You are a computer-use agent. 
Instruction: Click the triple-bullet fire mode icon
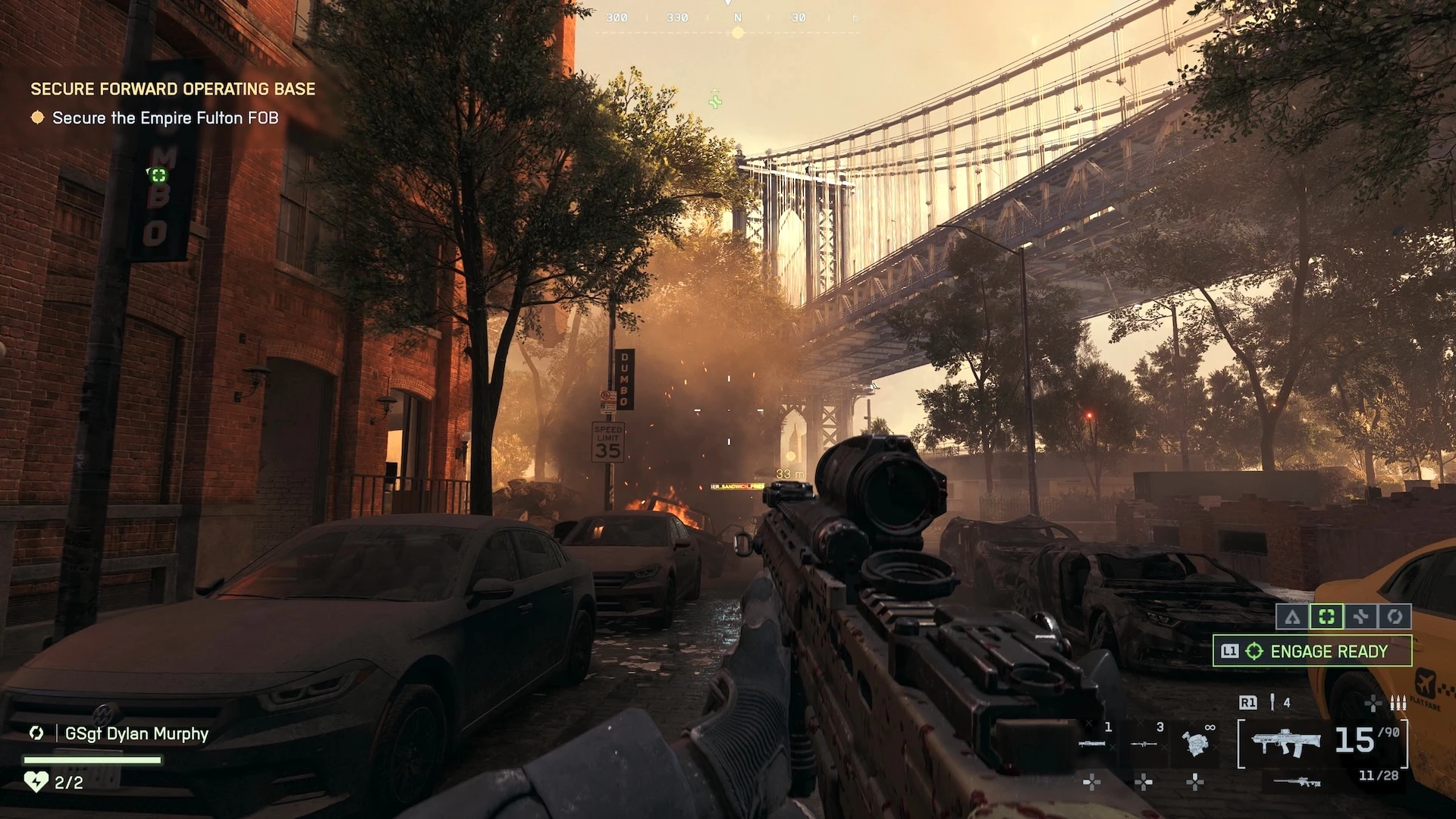click(x=1398, y=703)
